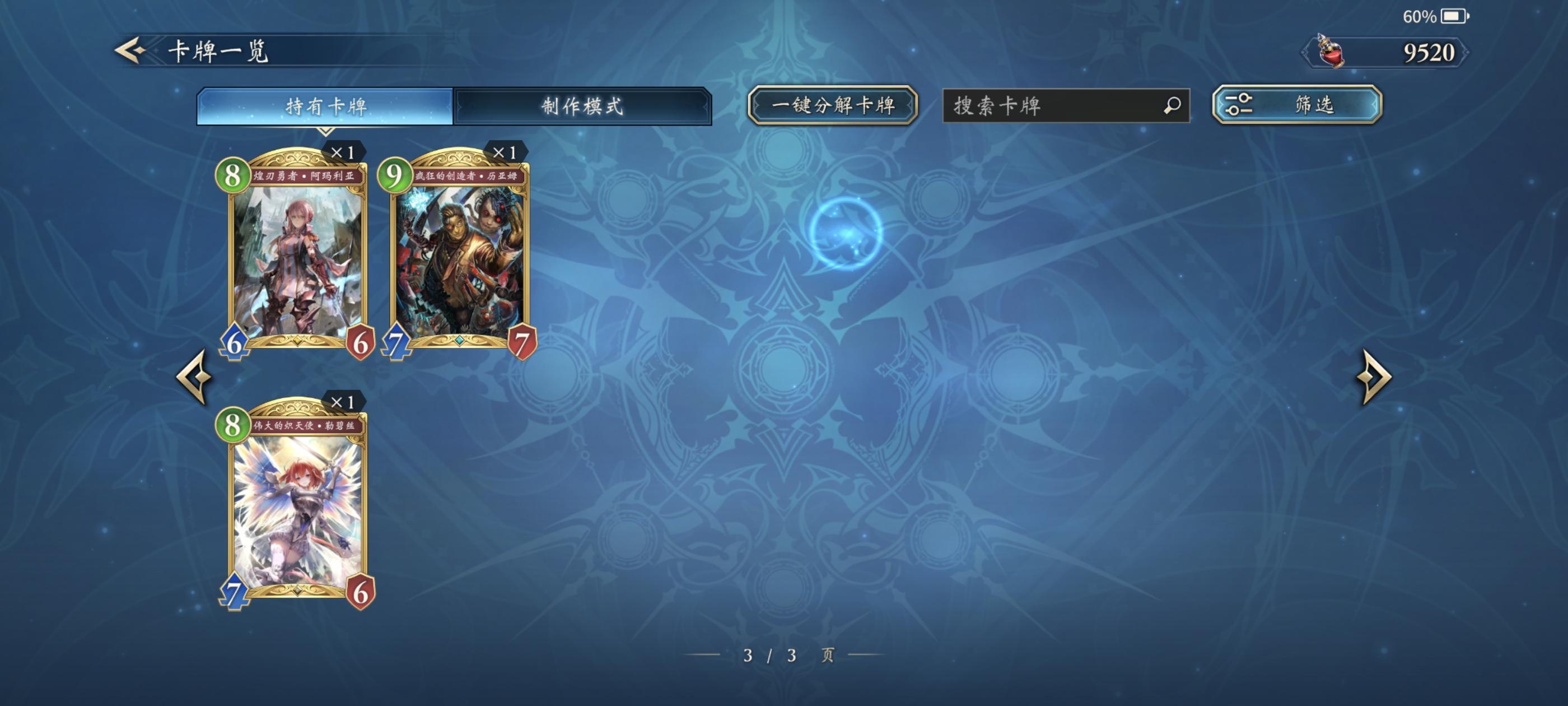The image size is (1568, 706).
Task: Click the 搜索卡牌 search input field
Action: pyautogui.click(x=1065, y=107)
